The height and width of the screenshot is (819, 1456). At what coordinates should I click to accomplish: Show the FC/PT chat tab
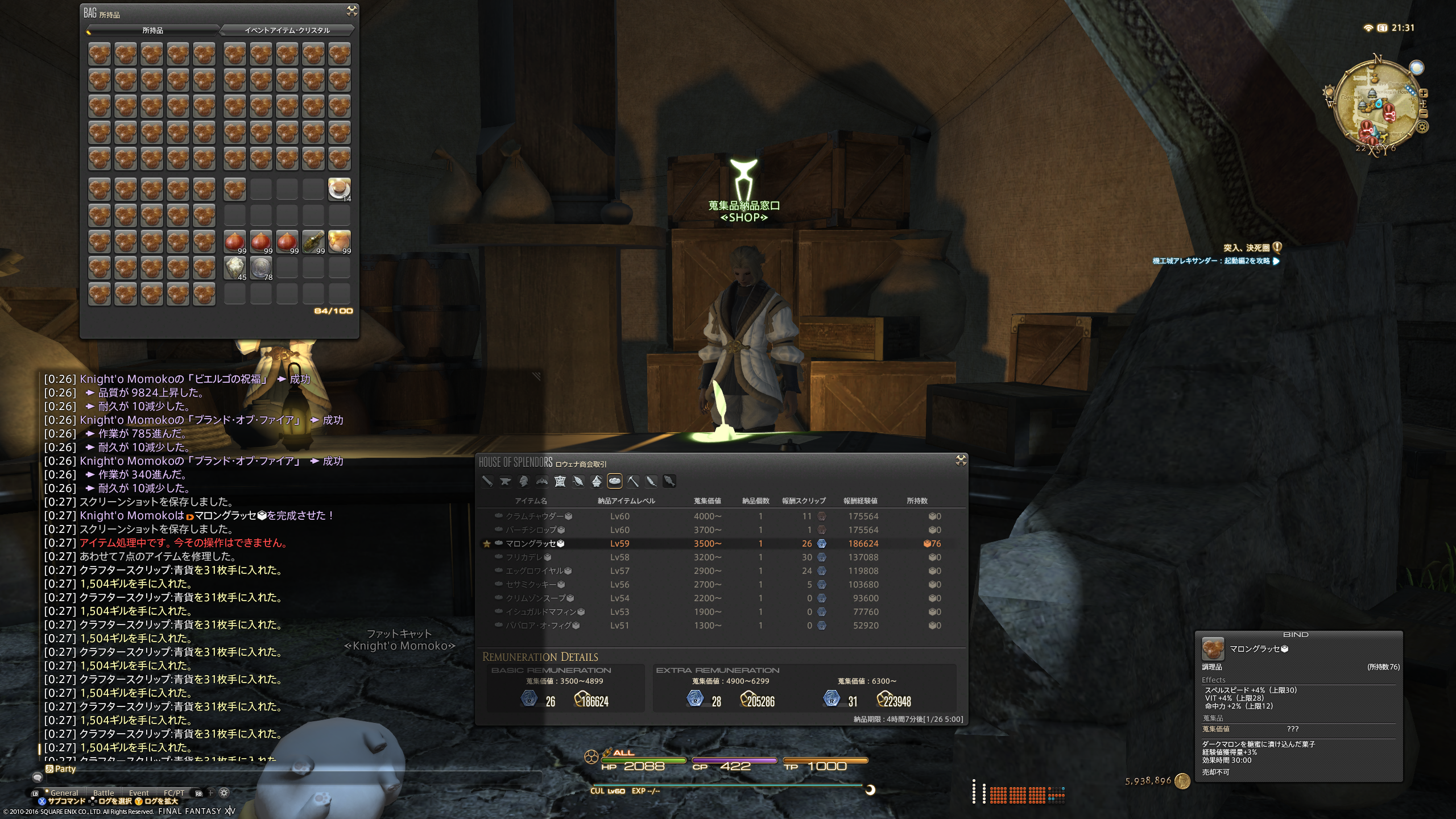[x=174, y=793]
